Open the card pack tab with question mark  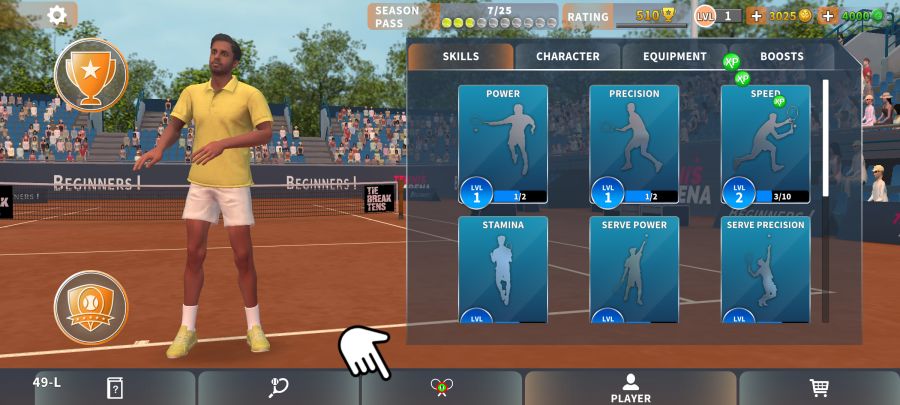pyautogui.click(x=115, y=388)
